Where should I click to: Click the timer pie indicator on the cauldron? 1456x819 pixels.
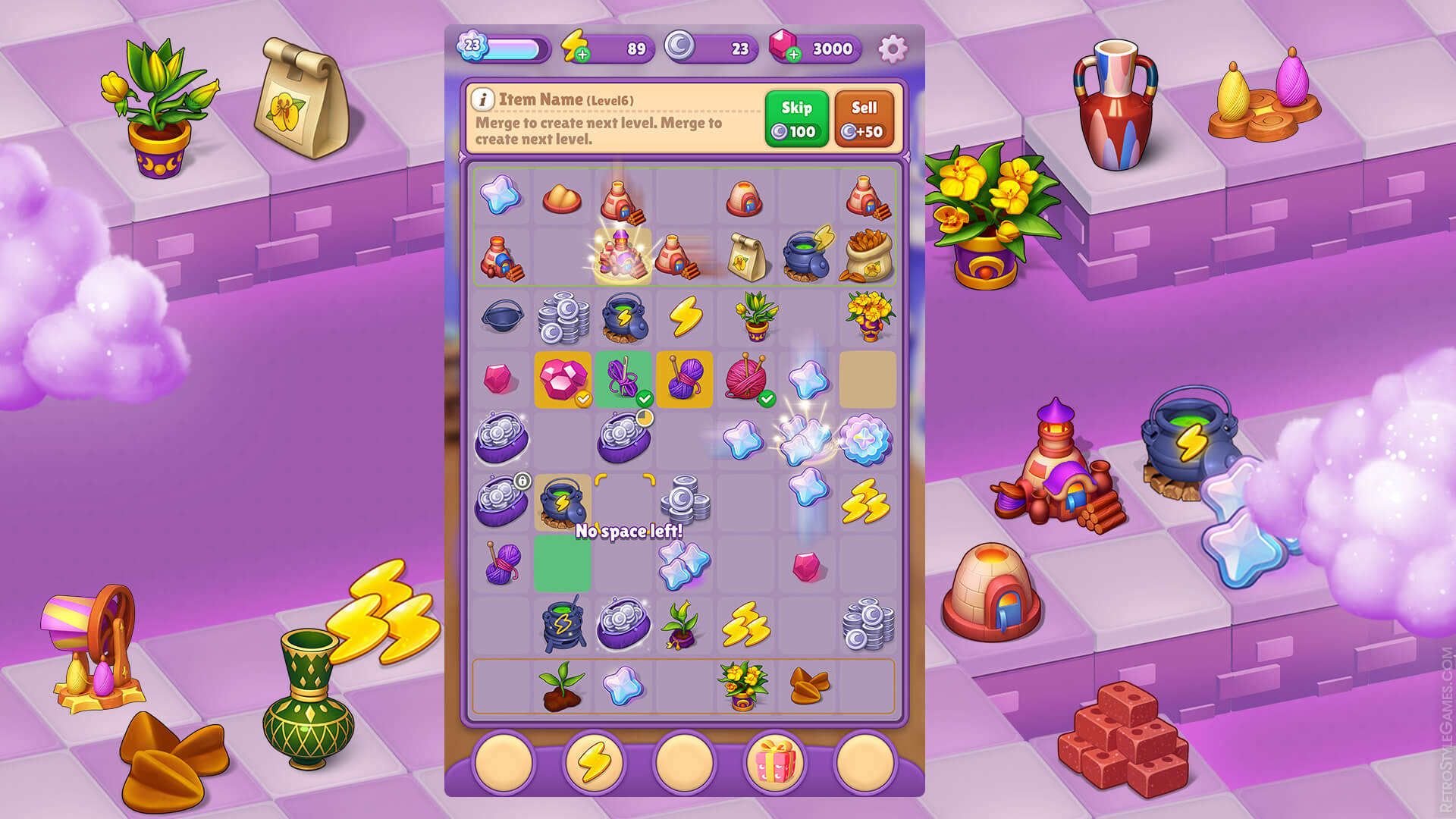[644, 419]
